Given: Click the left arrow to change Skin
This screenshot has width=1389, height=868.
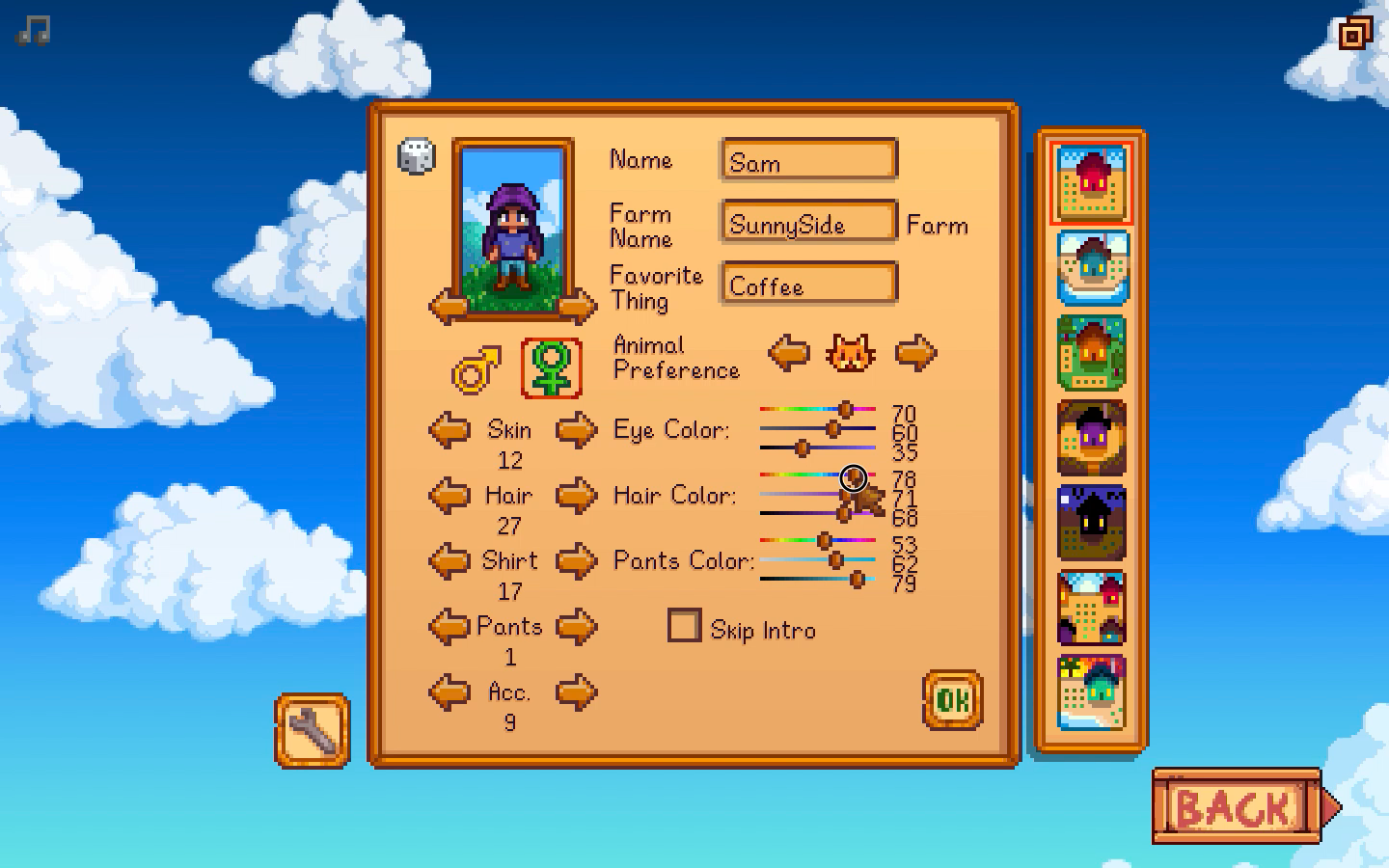Looking at the screenshot, I should tap(449, 429).
